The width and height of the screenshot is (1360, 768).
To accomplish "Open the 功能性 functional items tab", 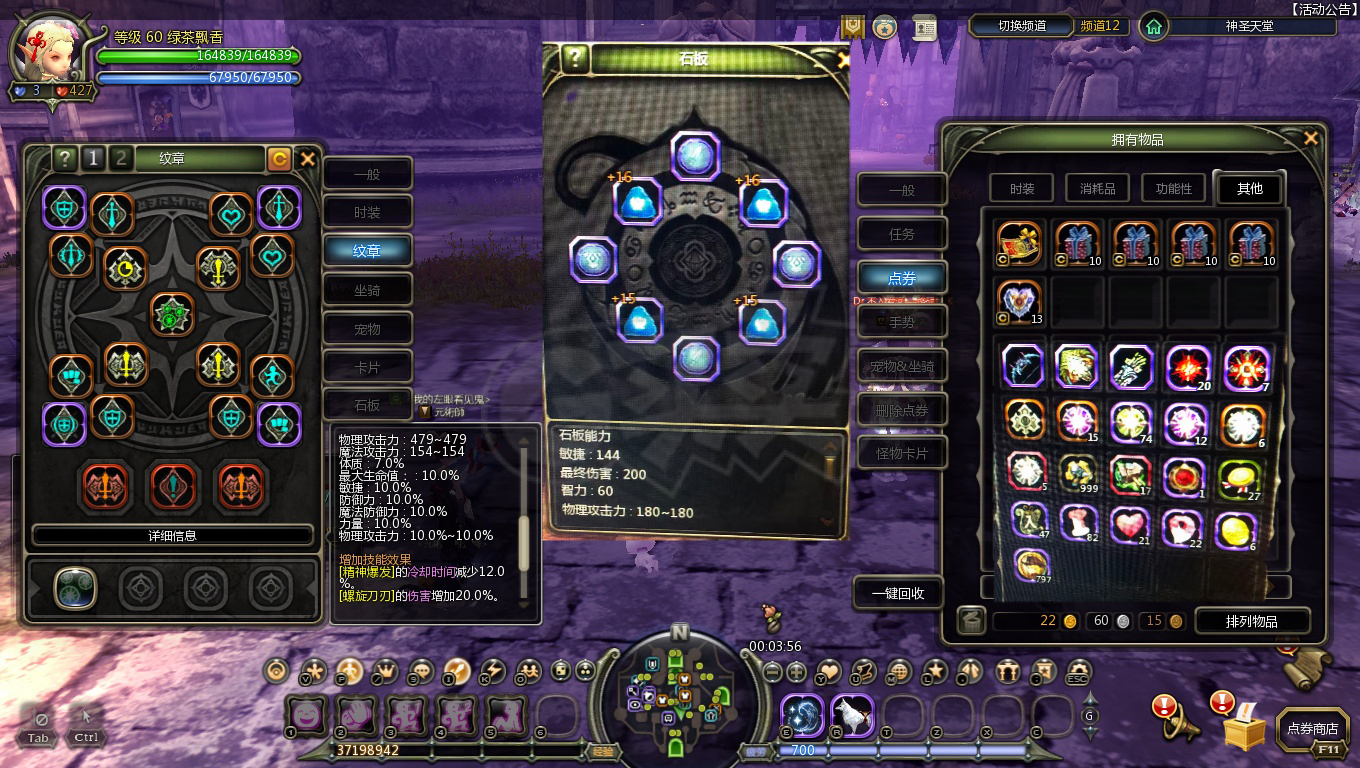I will coord(1173,188).
